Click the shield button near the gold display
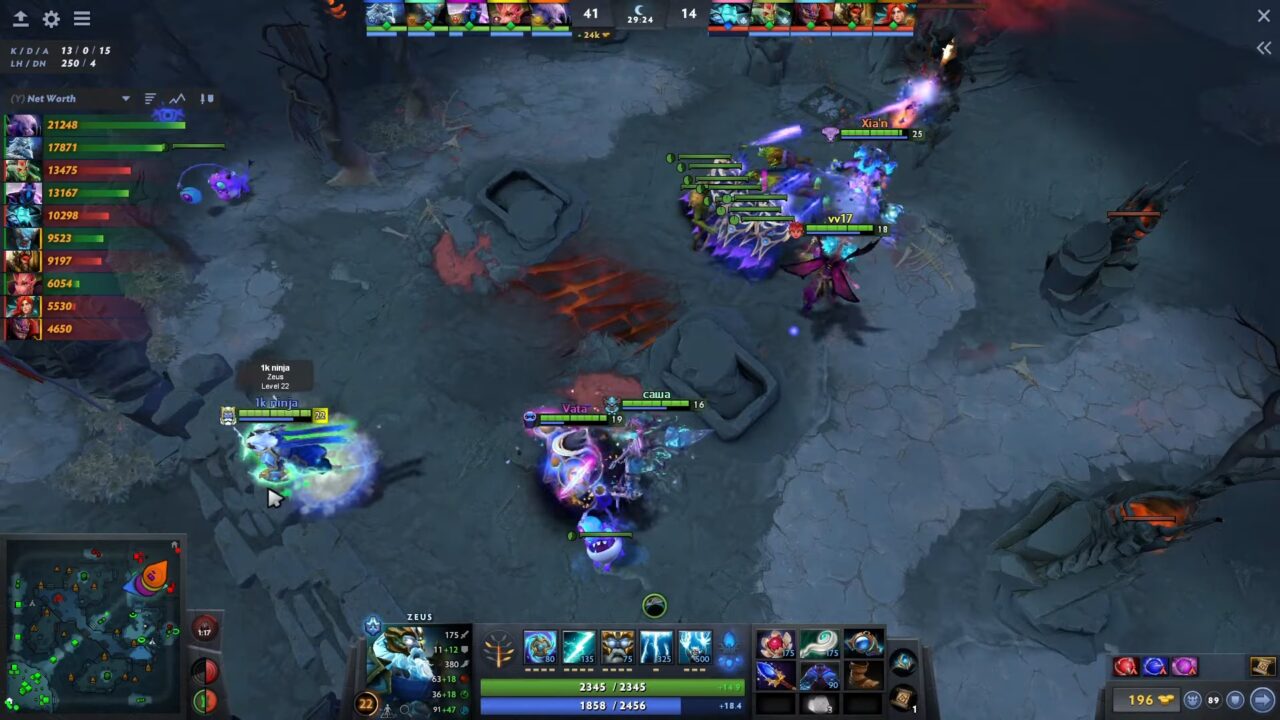 [x=1235, y=700]
